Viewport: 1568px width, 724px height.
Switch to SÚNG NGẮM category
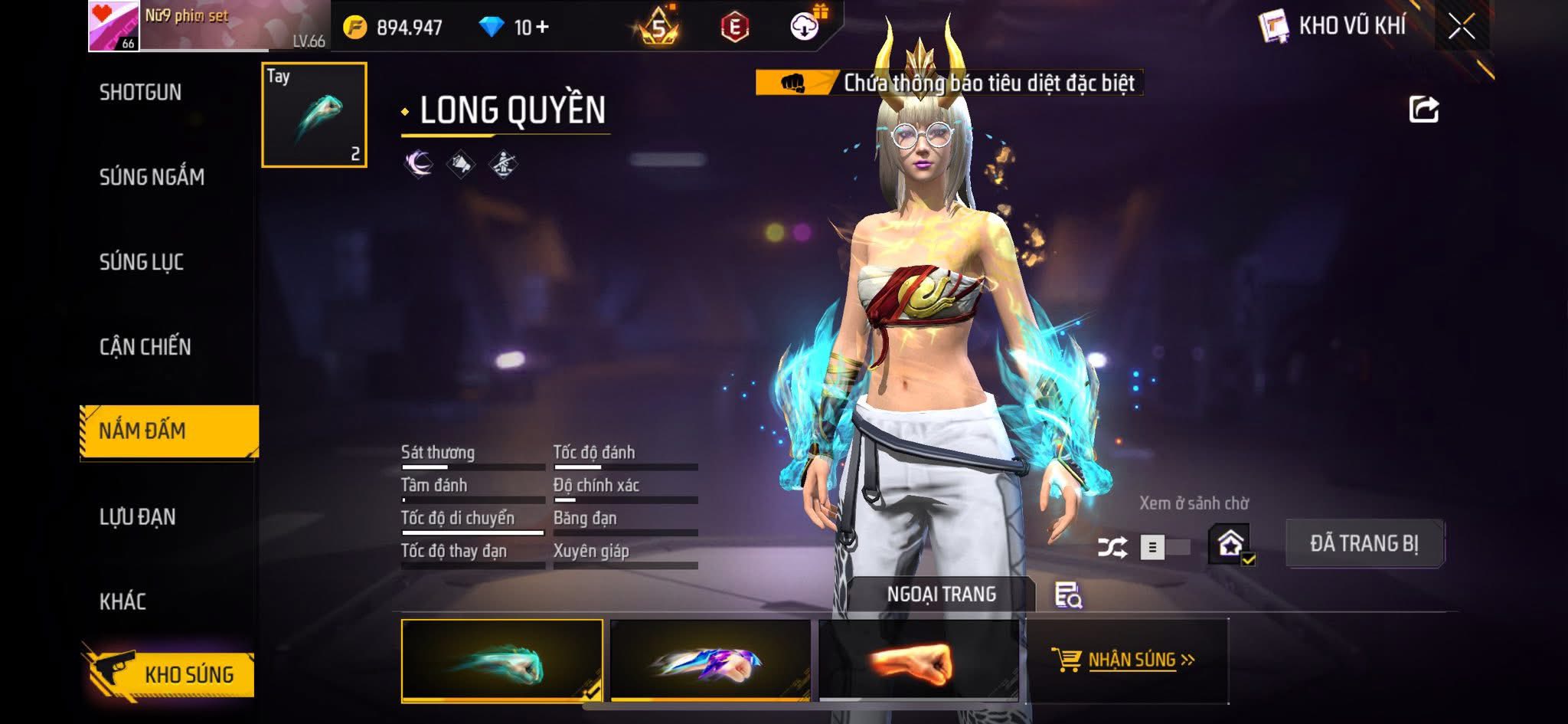click(x=152, y=177)
